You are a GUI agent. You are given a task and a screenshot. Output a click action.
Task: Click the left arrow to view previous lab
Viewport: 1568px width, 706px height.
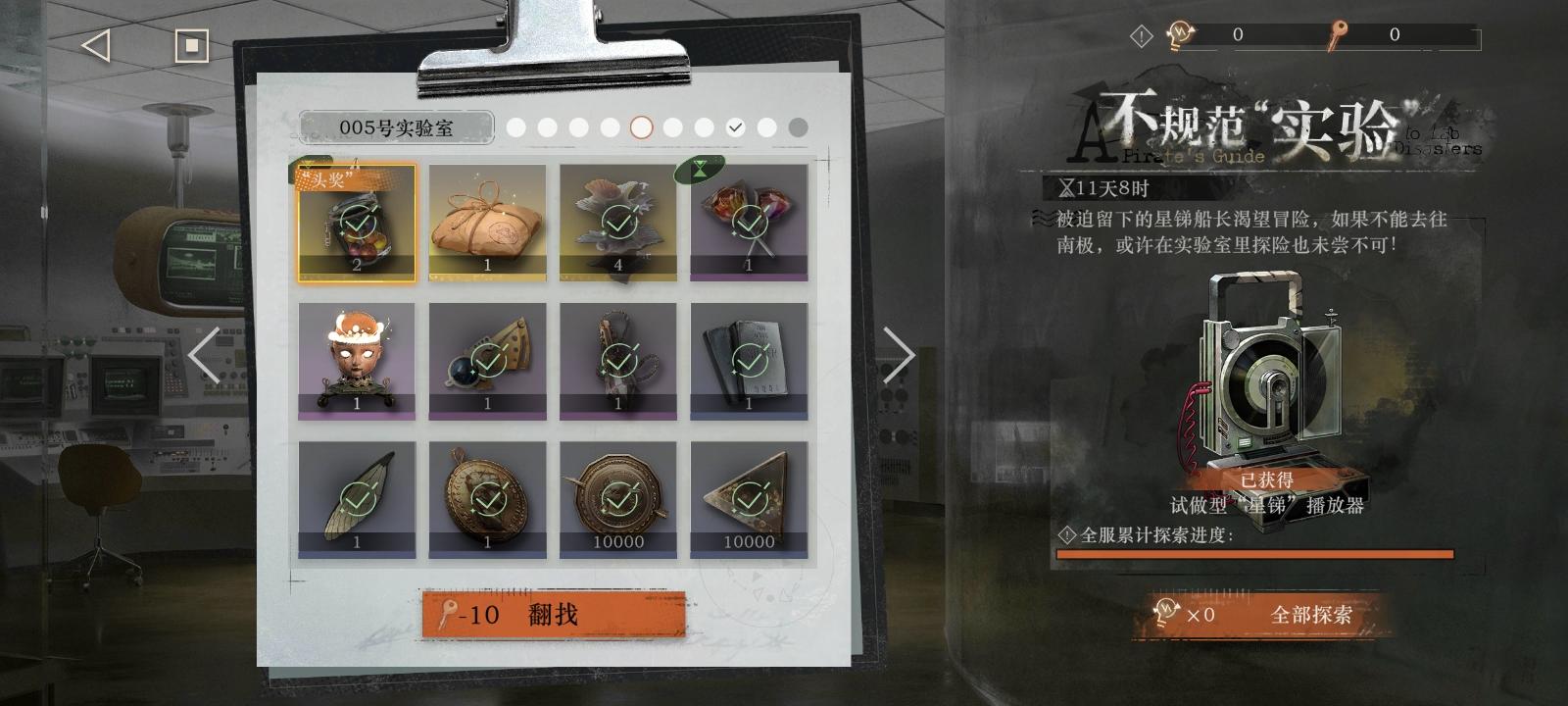click(203, 356)
